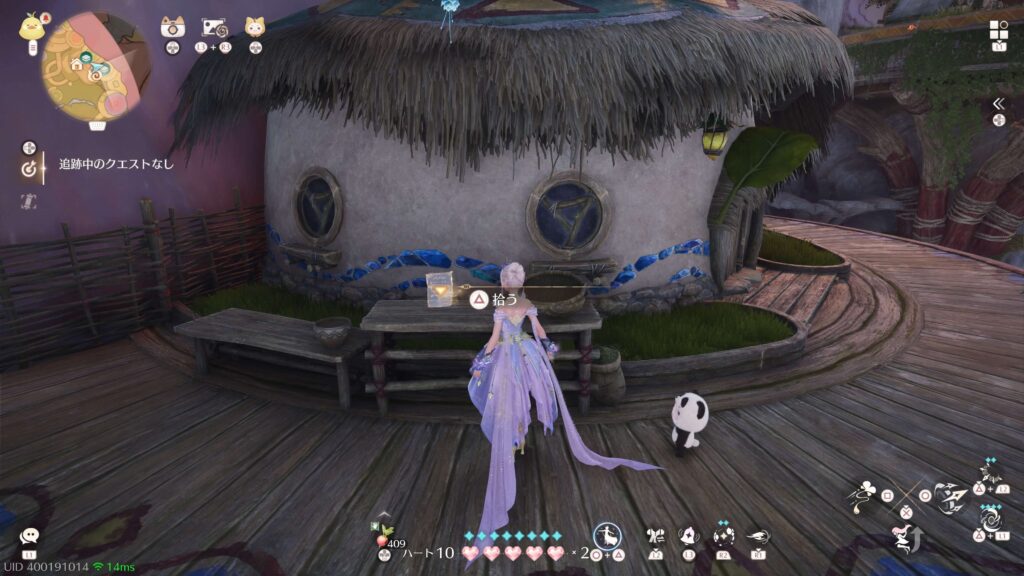Image resolution: width=1024 pixels, height=576 pixels.
Task: Open the quest tracker target icon
Action: (30, 168)
